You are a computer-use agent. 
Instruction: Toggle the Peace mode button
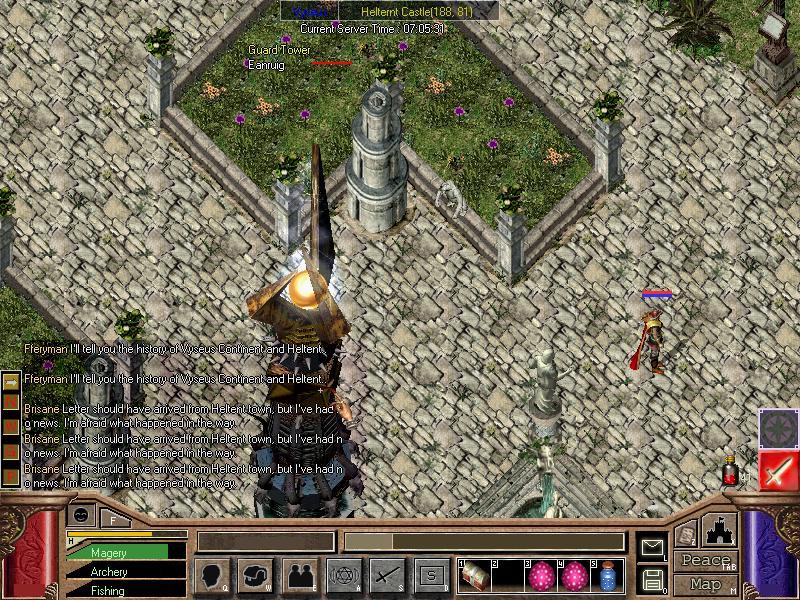click(x=705, y=562)
